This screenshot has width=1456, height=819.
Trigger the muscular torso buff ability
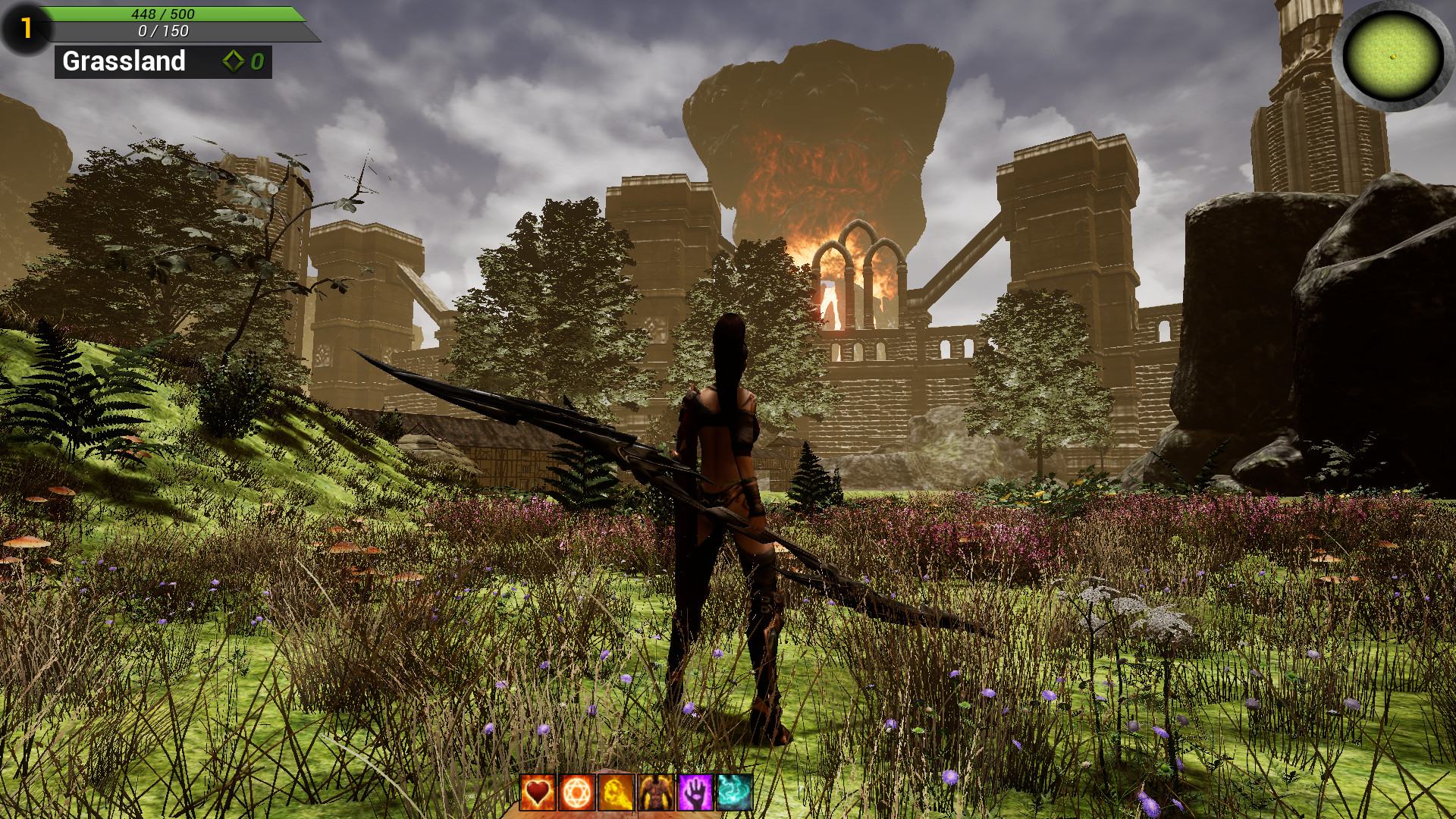(x=656, y=792)
